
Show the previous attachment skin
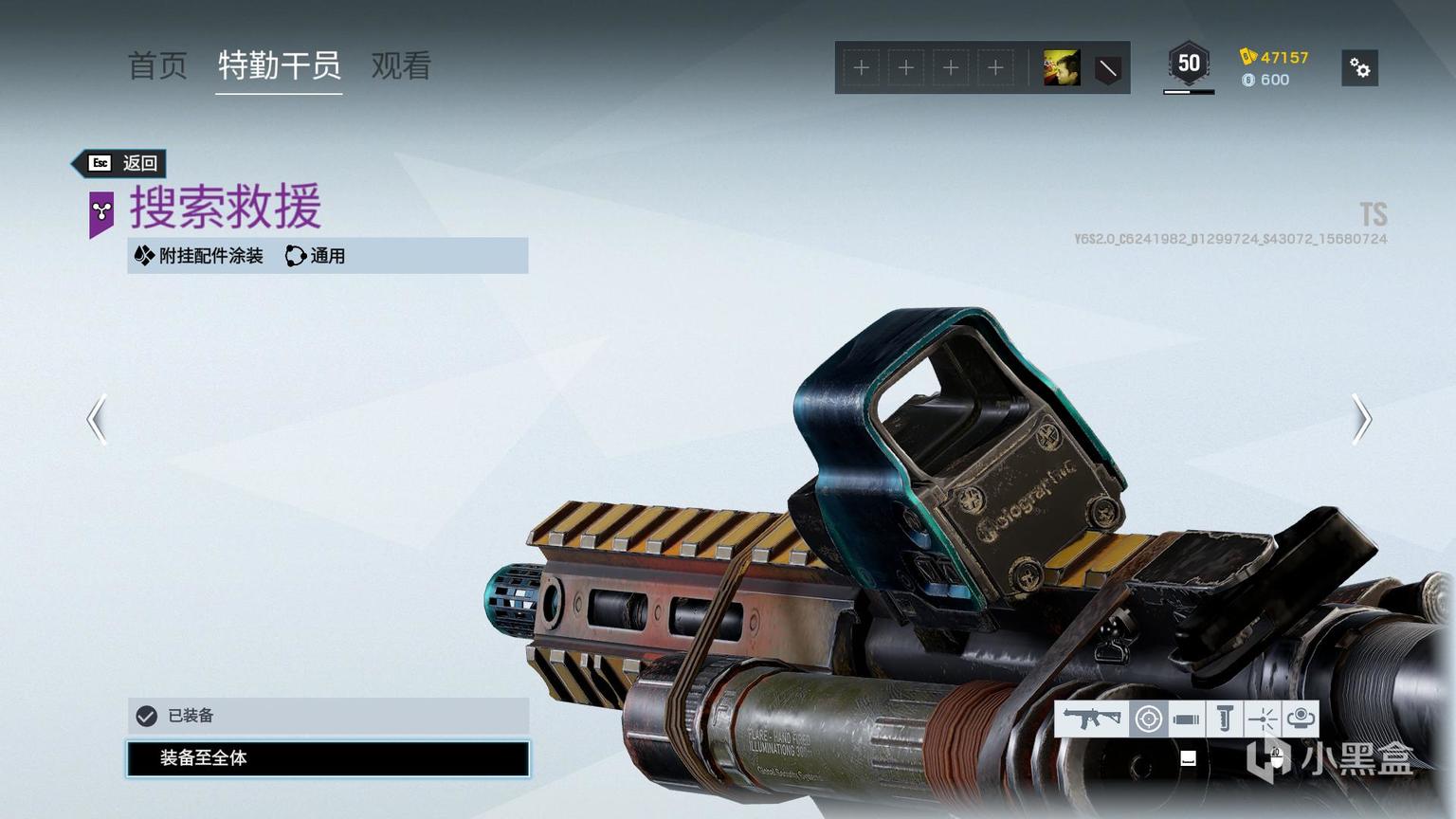(97, 419)
